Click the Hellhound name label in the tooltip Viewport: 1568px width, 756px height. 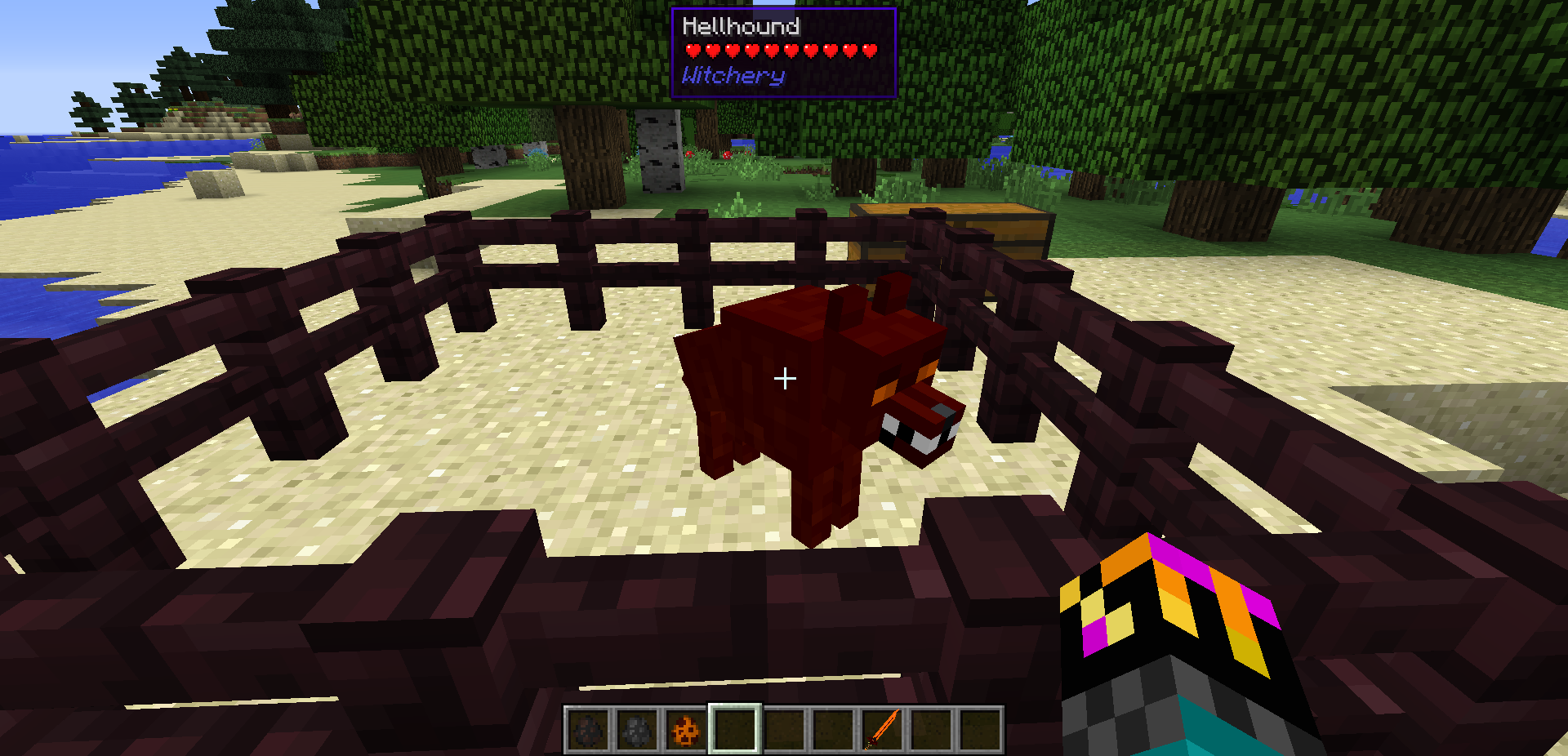coord(739,25)
